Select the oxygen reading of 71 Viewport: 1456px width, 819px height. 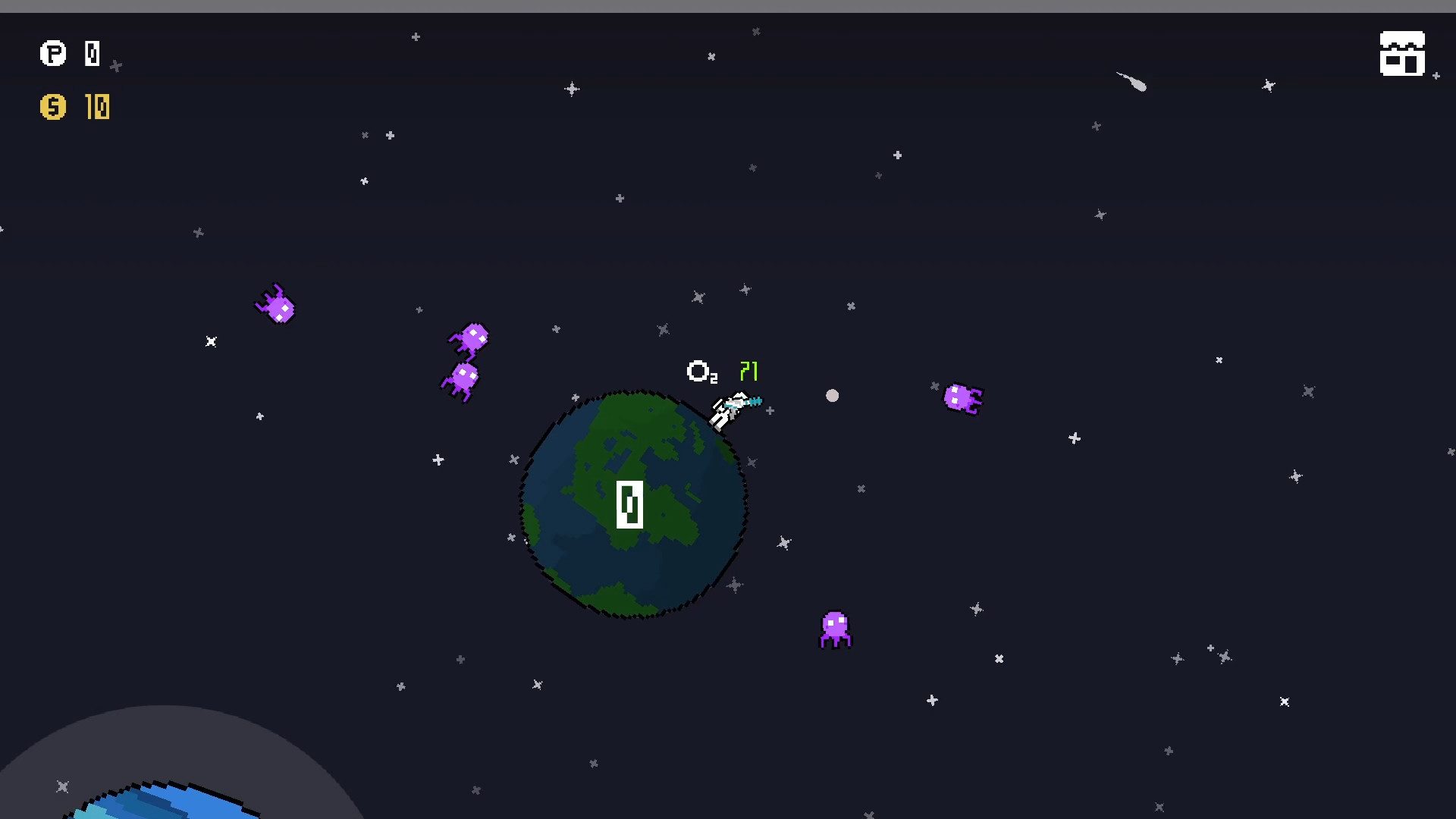pyautogui.click(x=748, y=371)
